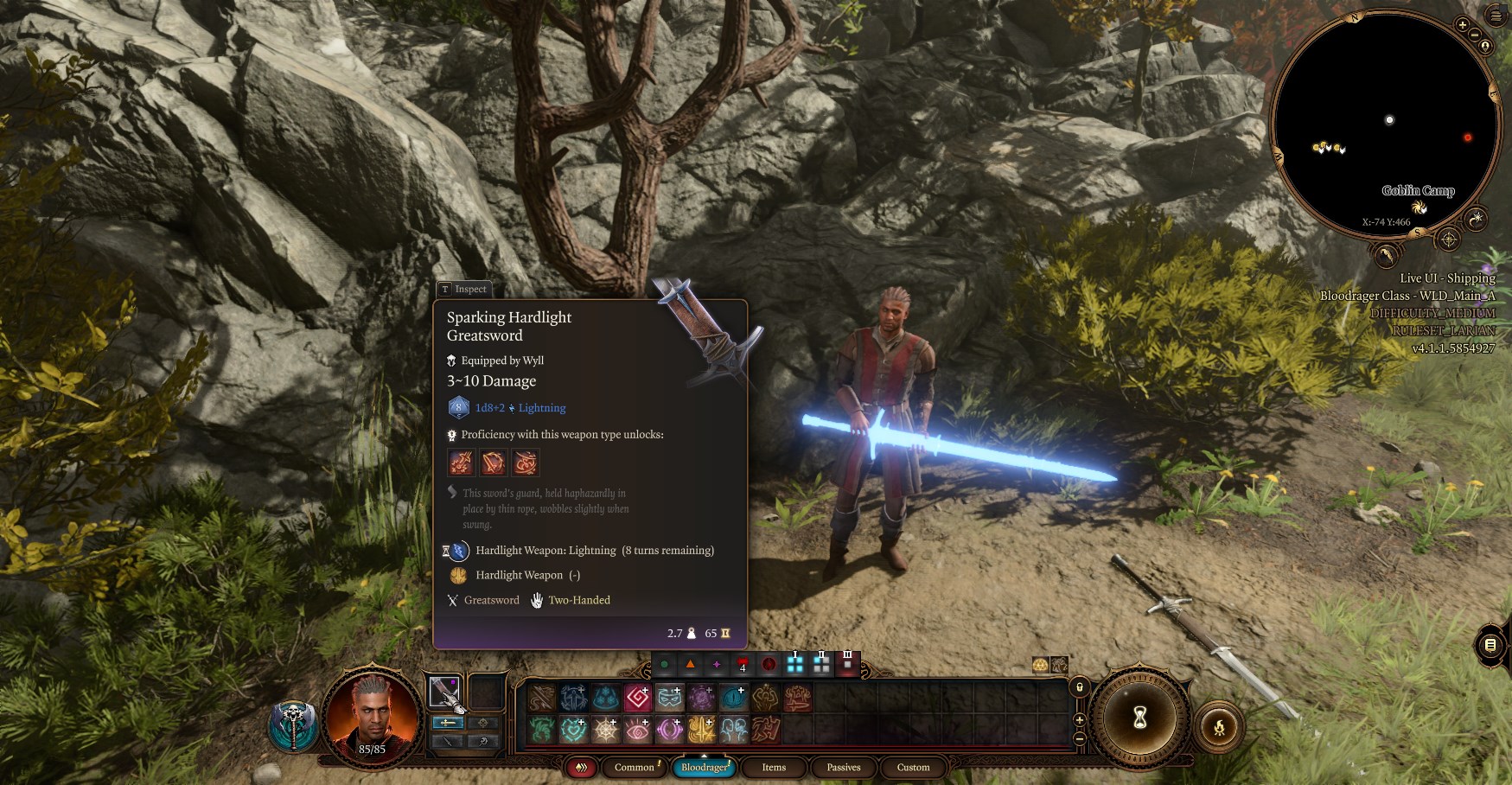The height and width of the screenshot is (785, 1512).
Task: Toggle the red double-arrow hotbar button
Action: coord(581,767)
